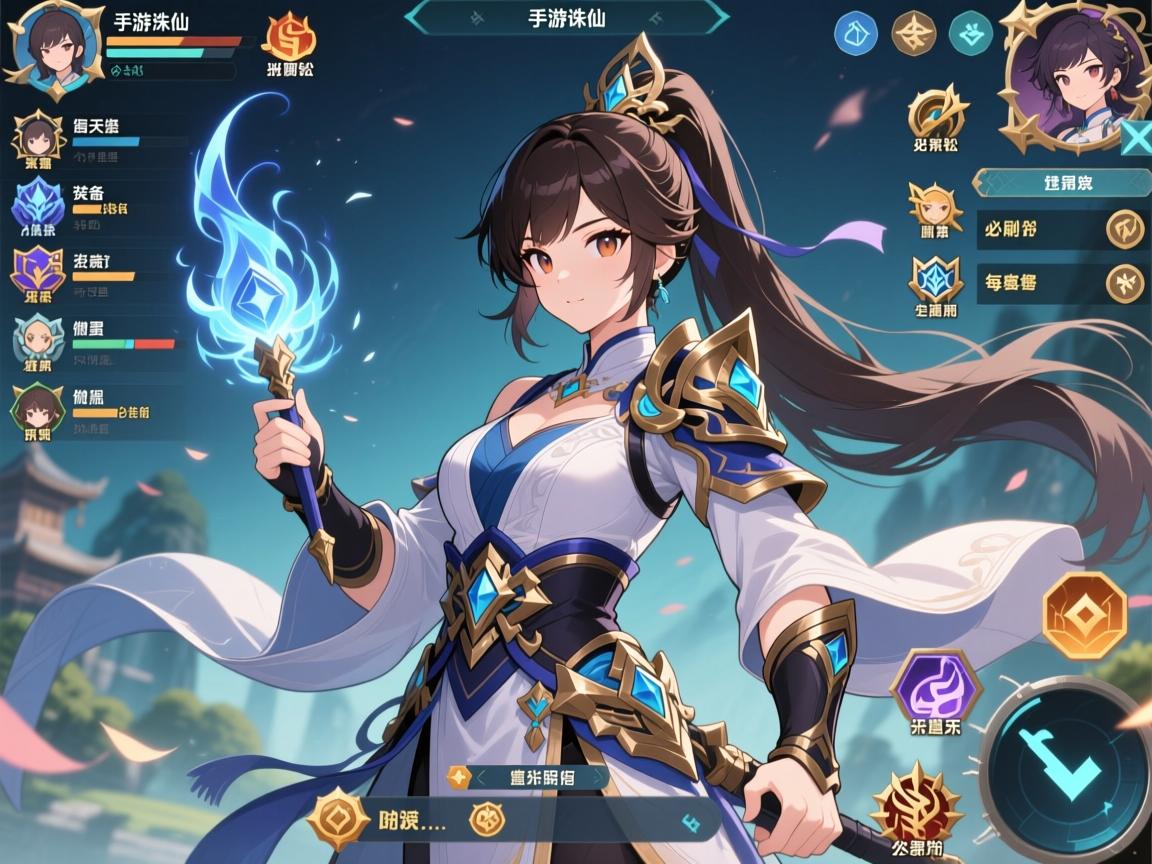Use the purple hexagon swirl skill
Screen dimensions: 1152x864
(935, 686)
